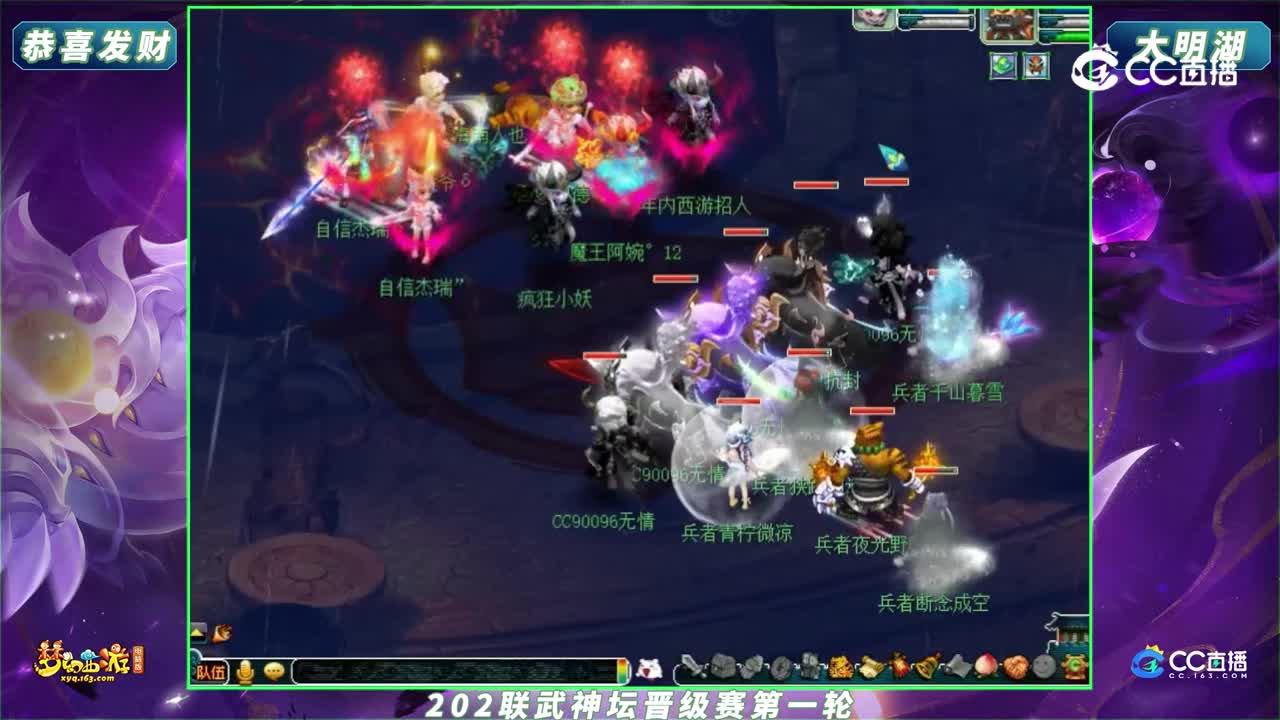This screenshot has width=1280, height=720.
Task: Ring the golden bell icon
Action: tap(927, 666)
